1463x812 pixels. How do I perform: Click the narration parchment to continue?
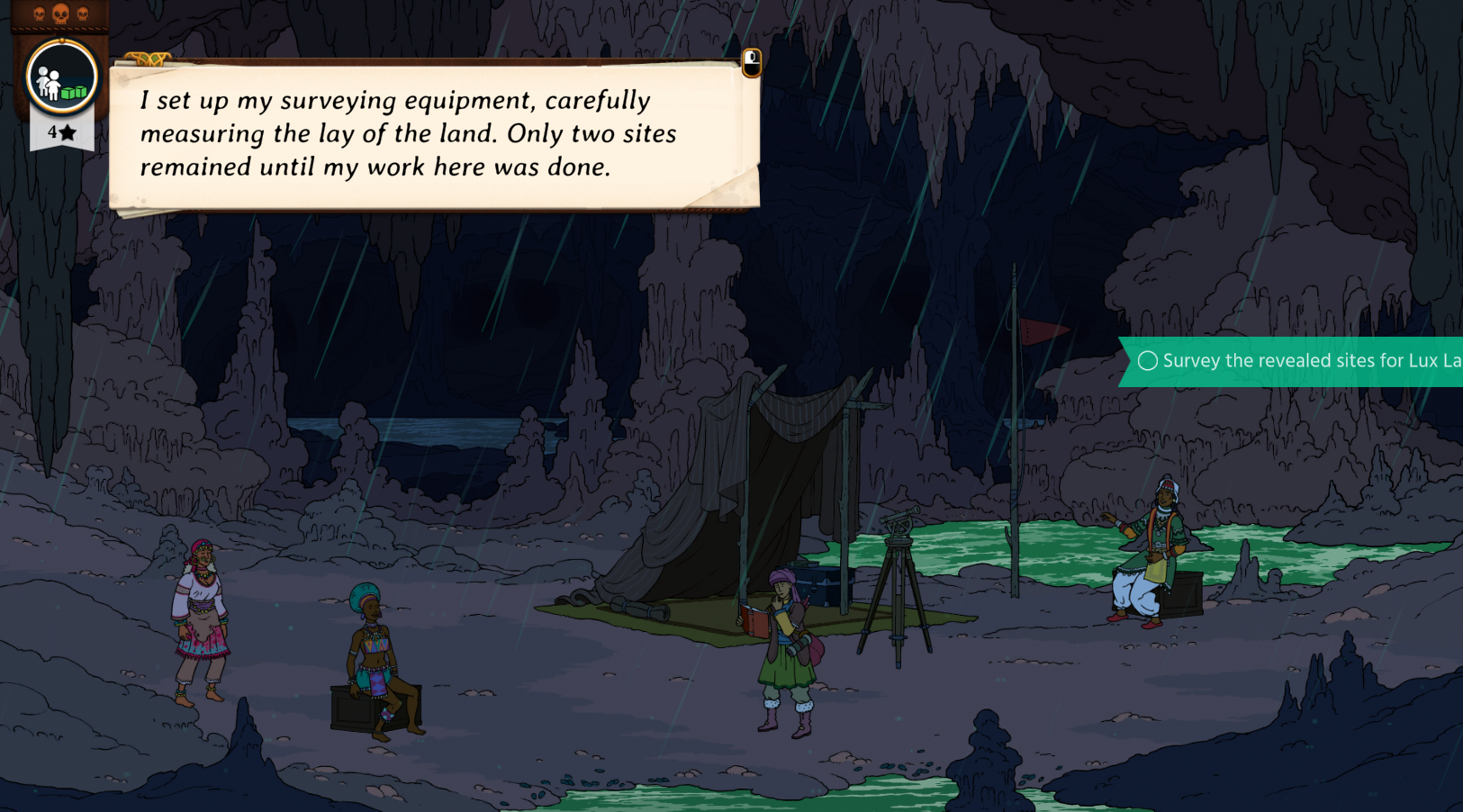click(x=434, y=135)
